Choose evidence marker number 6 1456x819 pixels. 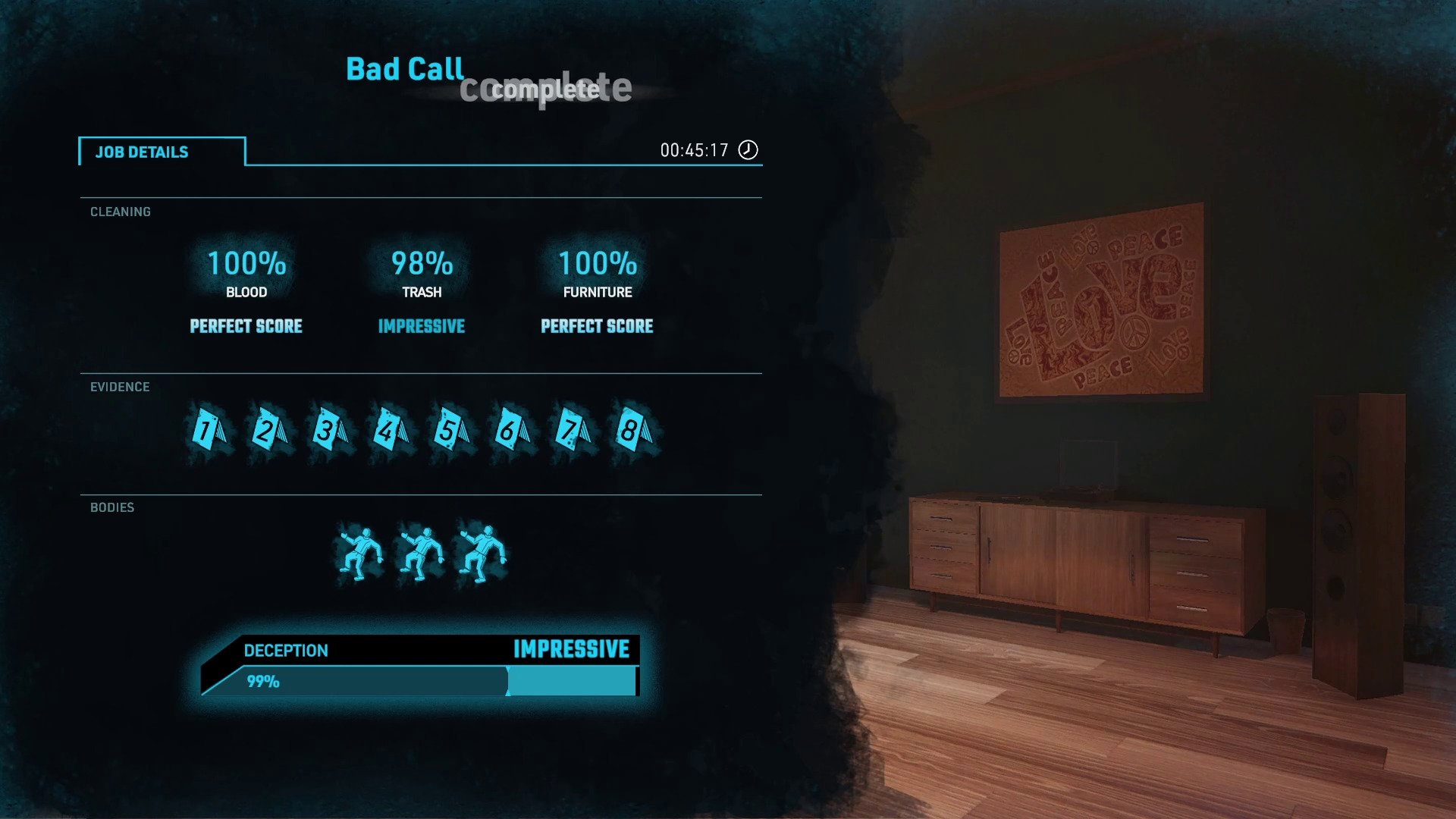(511, 431)
